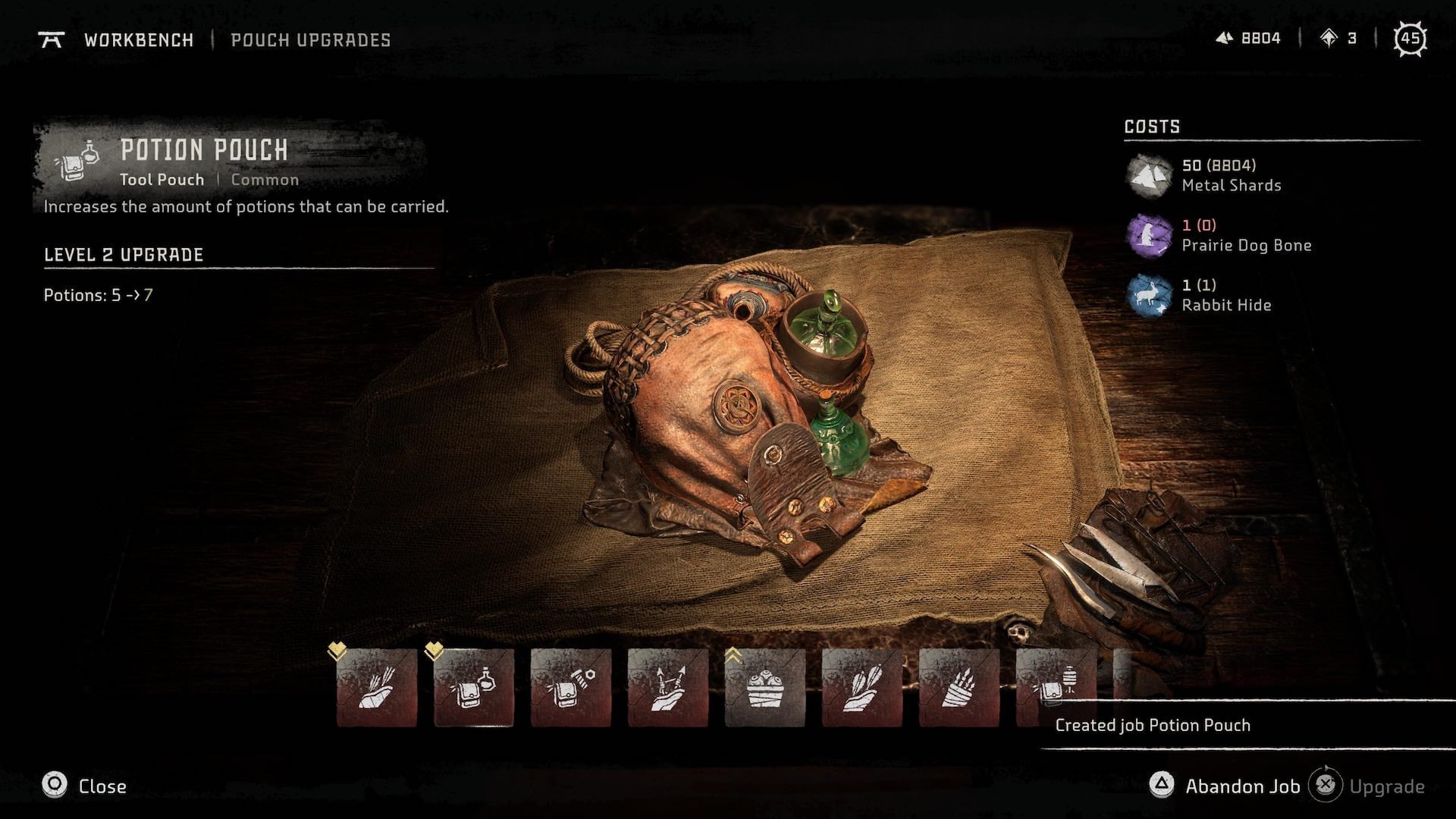
Task: Switch to the Pouch Upgrades tab
Action: pos(311,40)
